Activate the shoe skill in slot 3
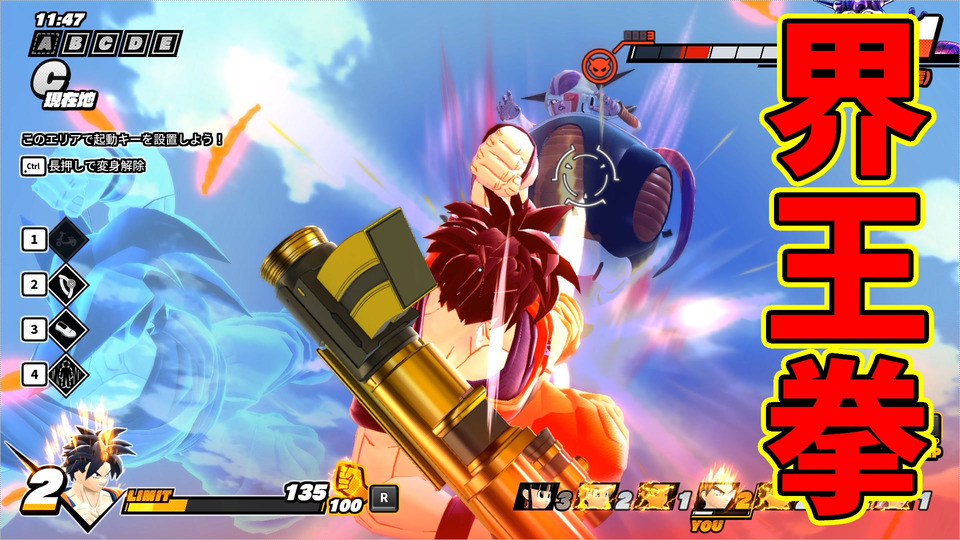The width and height of the screenshot is (960, 540). [69, 329]
